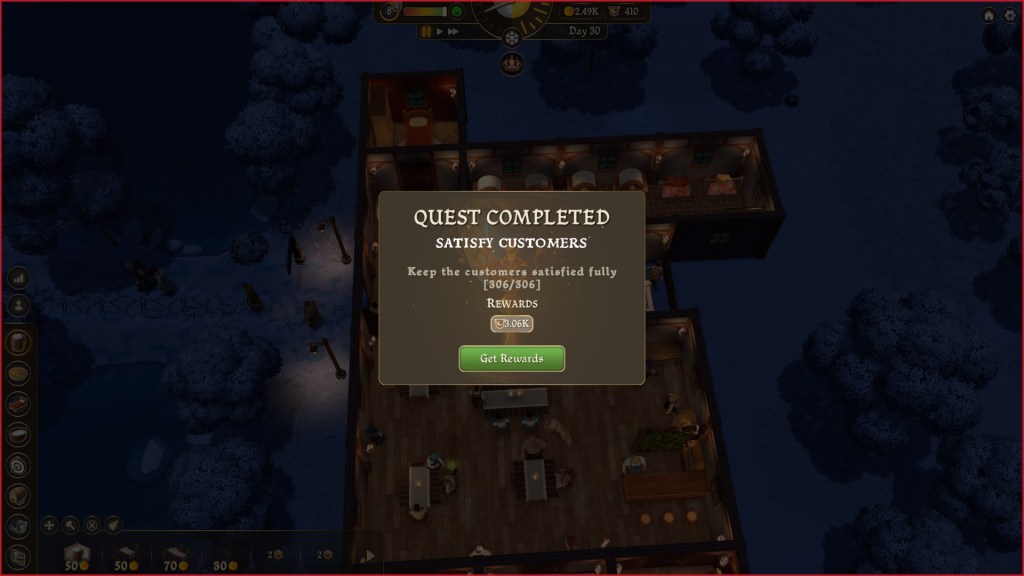Activate fast-forward game speed
The width and height of the screenshot is (1024, 576).
(453, 32)
